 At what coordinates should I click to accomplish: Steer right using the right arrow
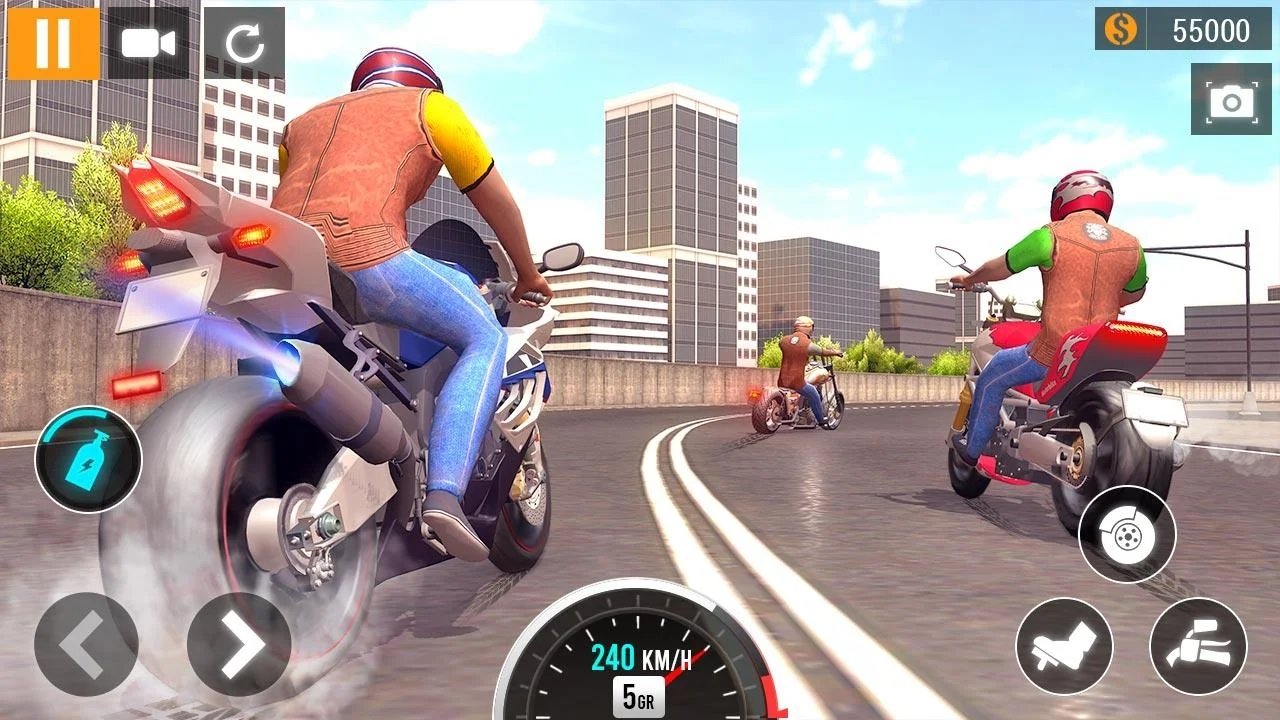(x=240, y=645)
